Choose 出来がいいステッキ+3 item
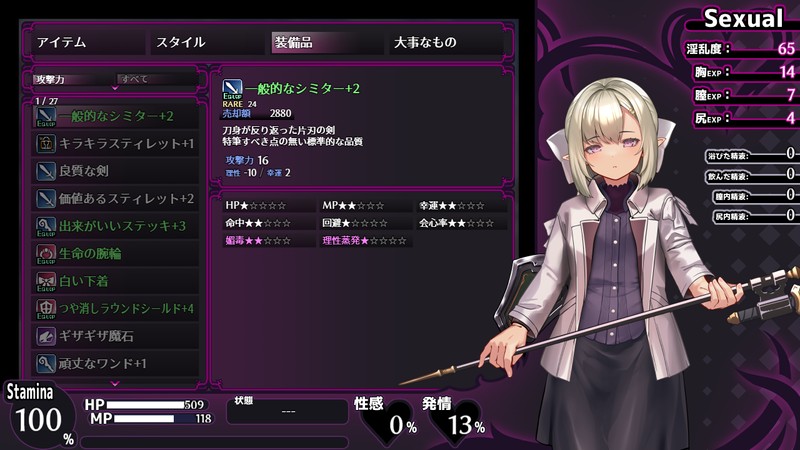 116,226
